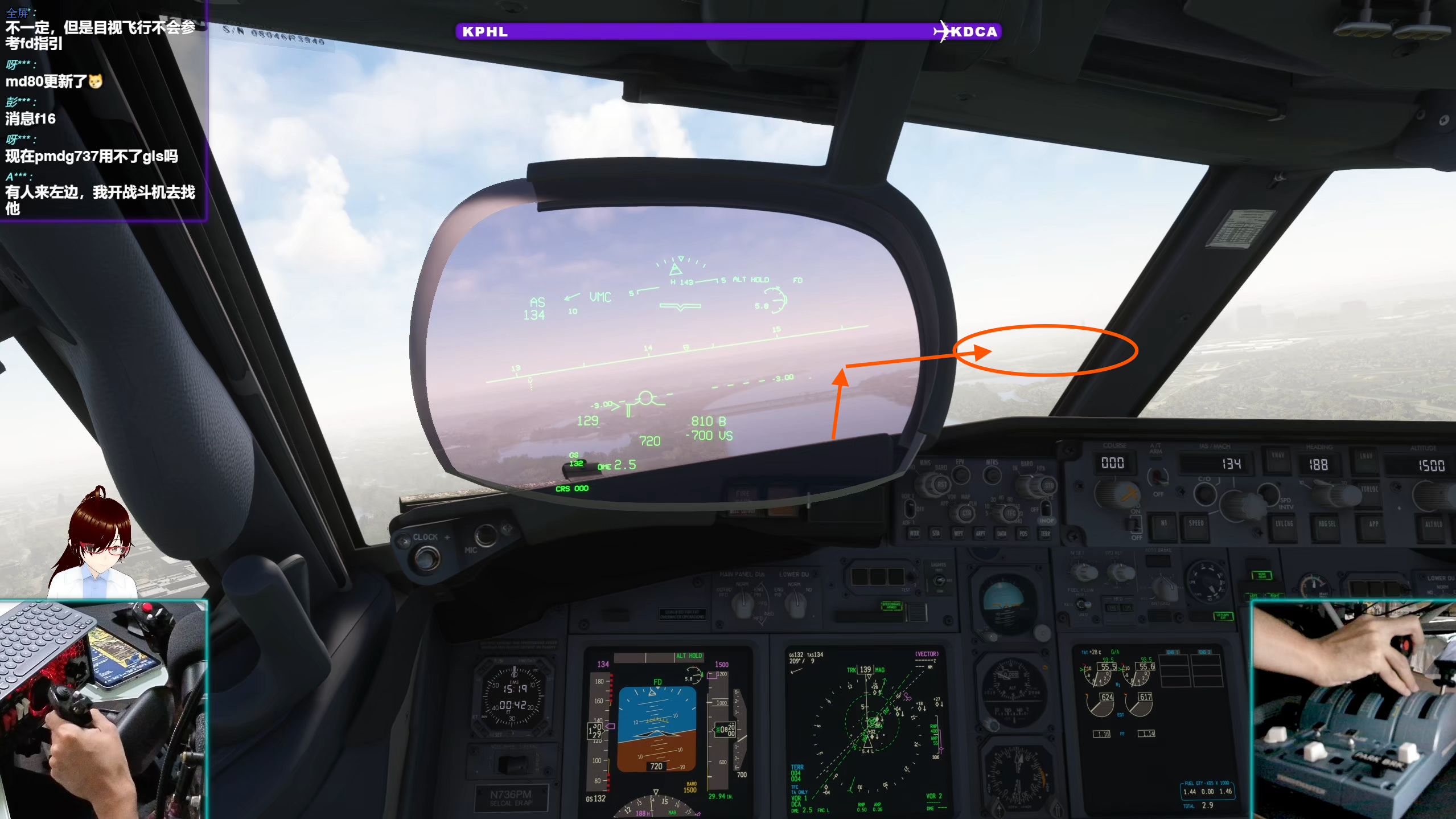Viewport: 1456px width, 819px height.
Task: Toggle the MTRS meters button
Action: click(992, 474)
